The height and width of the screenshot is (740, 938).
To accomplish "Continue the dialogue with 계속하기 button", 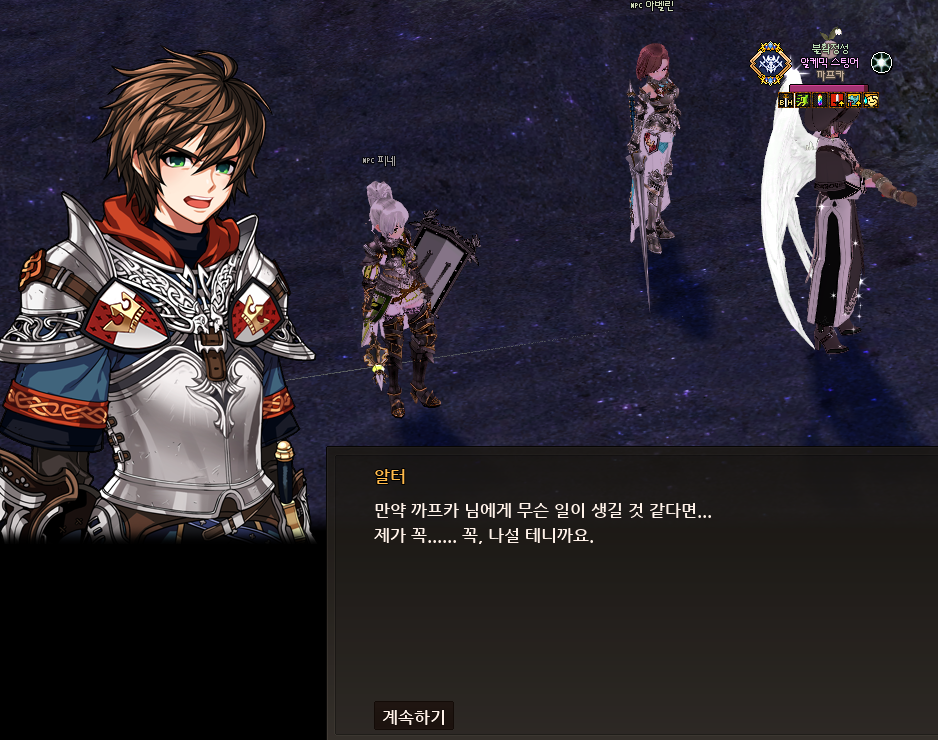I will (x=414, y=715).
